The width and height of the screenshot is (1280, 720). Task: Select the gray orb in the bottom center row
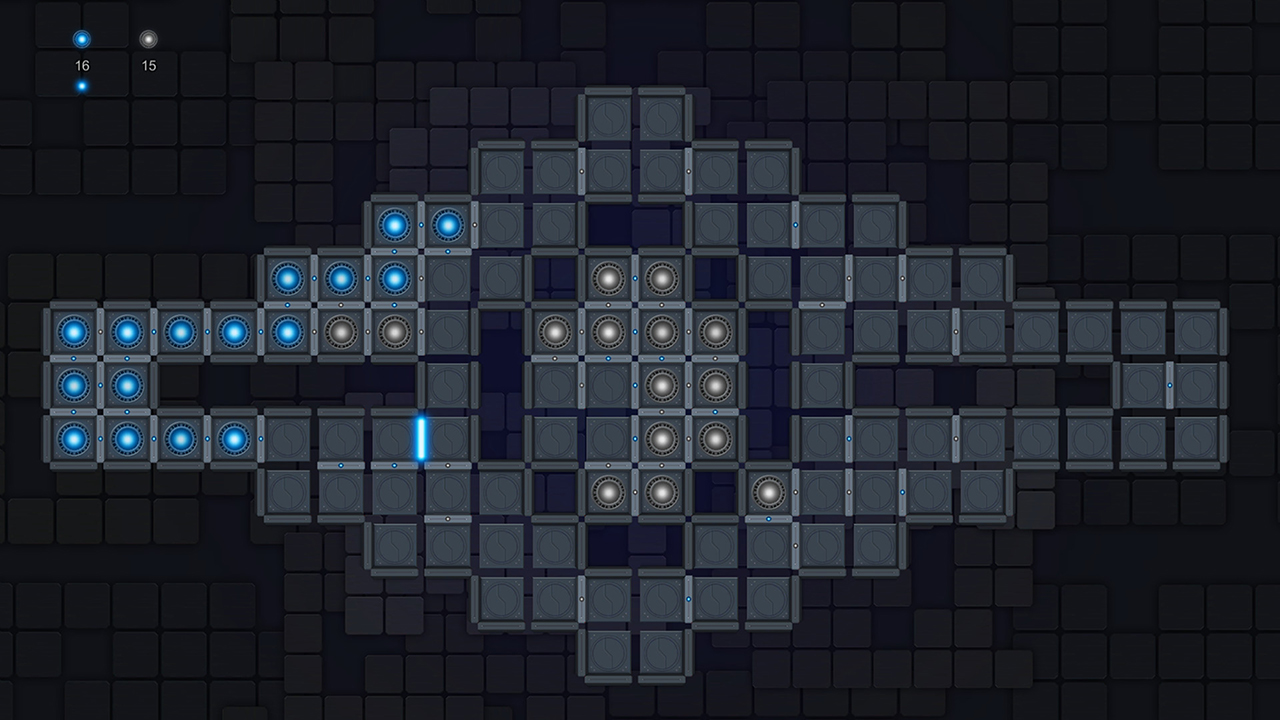click(607, 491)
